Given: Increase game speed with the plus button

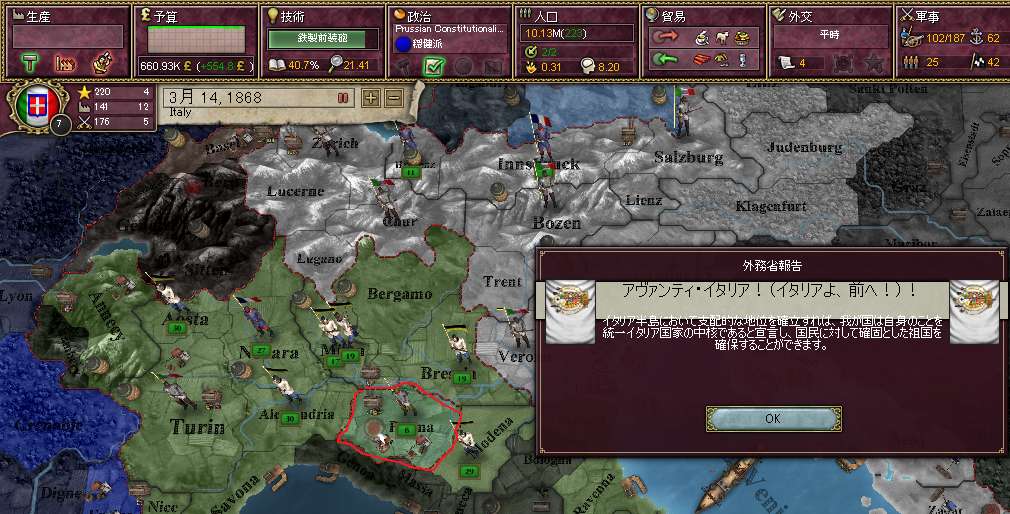Looking at the screenshot, I should click(370, 98).
